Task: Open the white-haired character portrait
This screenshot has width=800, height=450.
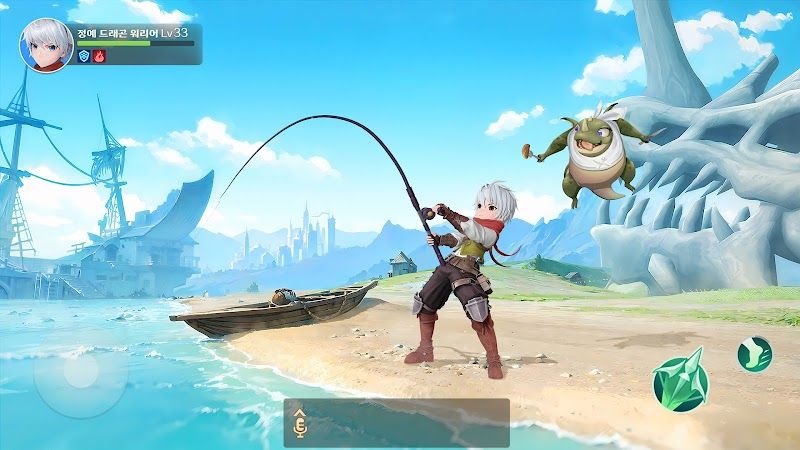Action: (46, 44)
